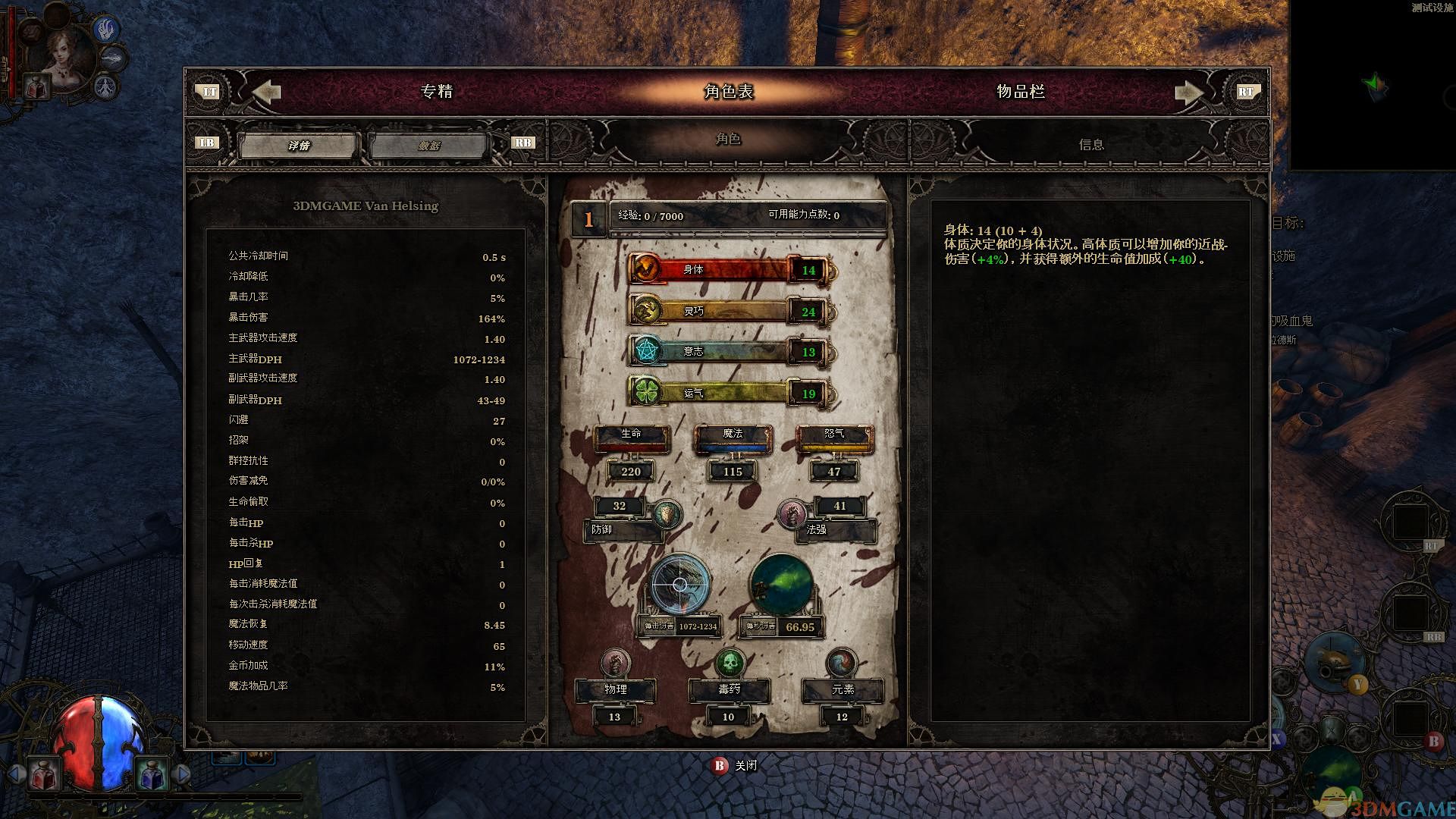
Task: Use the red health potion by the orb
Action: tap(42, 773)
